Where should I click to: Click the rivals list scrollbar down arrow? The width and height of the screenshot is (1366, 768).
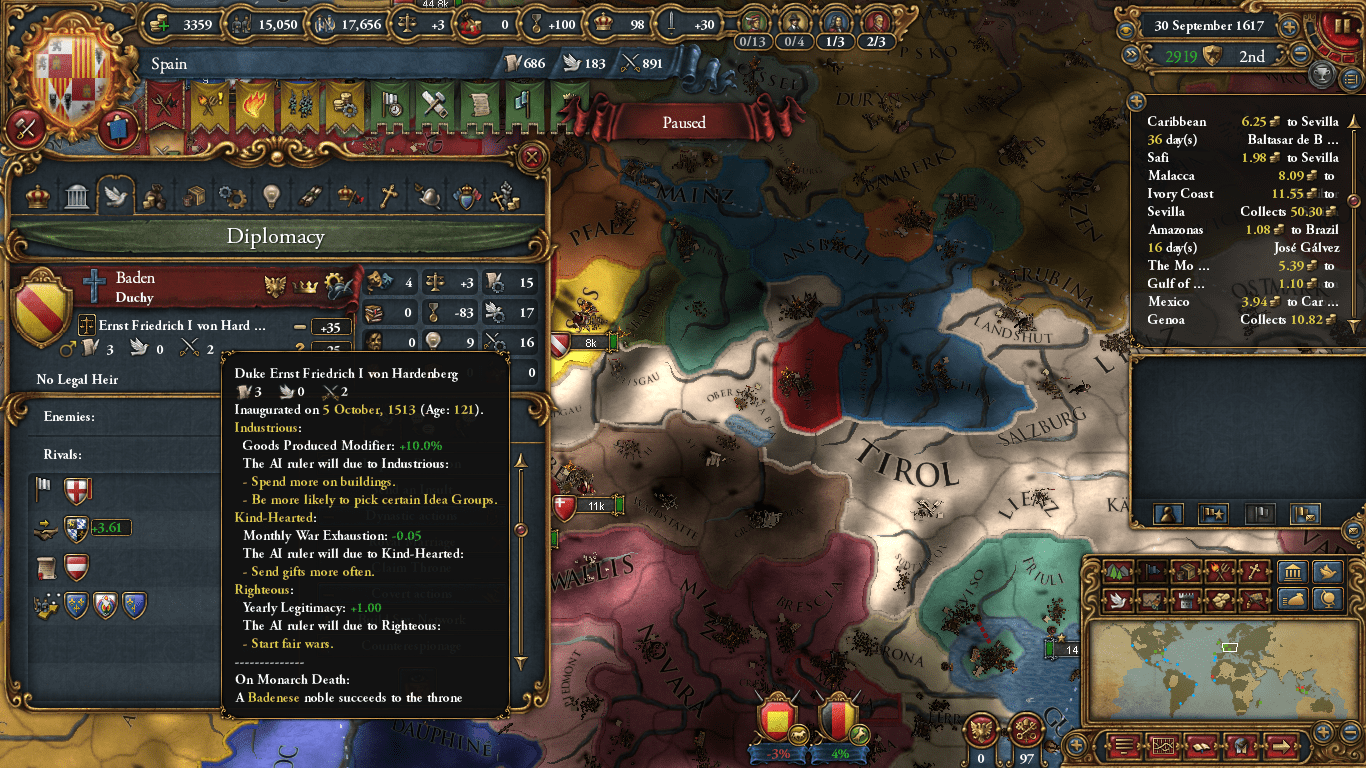click(x=521, y=662)
